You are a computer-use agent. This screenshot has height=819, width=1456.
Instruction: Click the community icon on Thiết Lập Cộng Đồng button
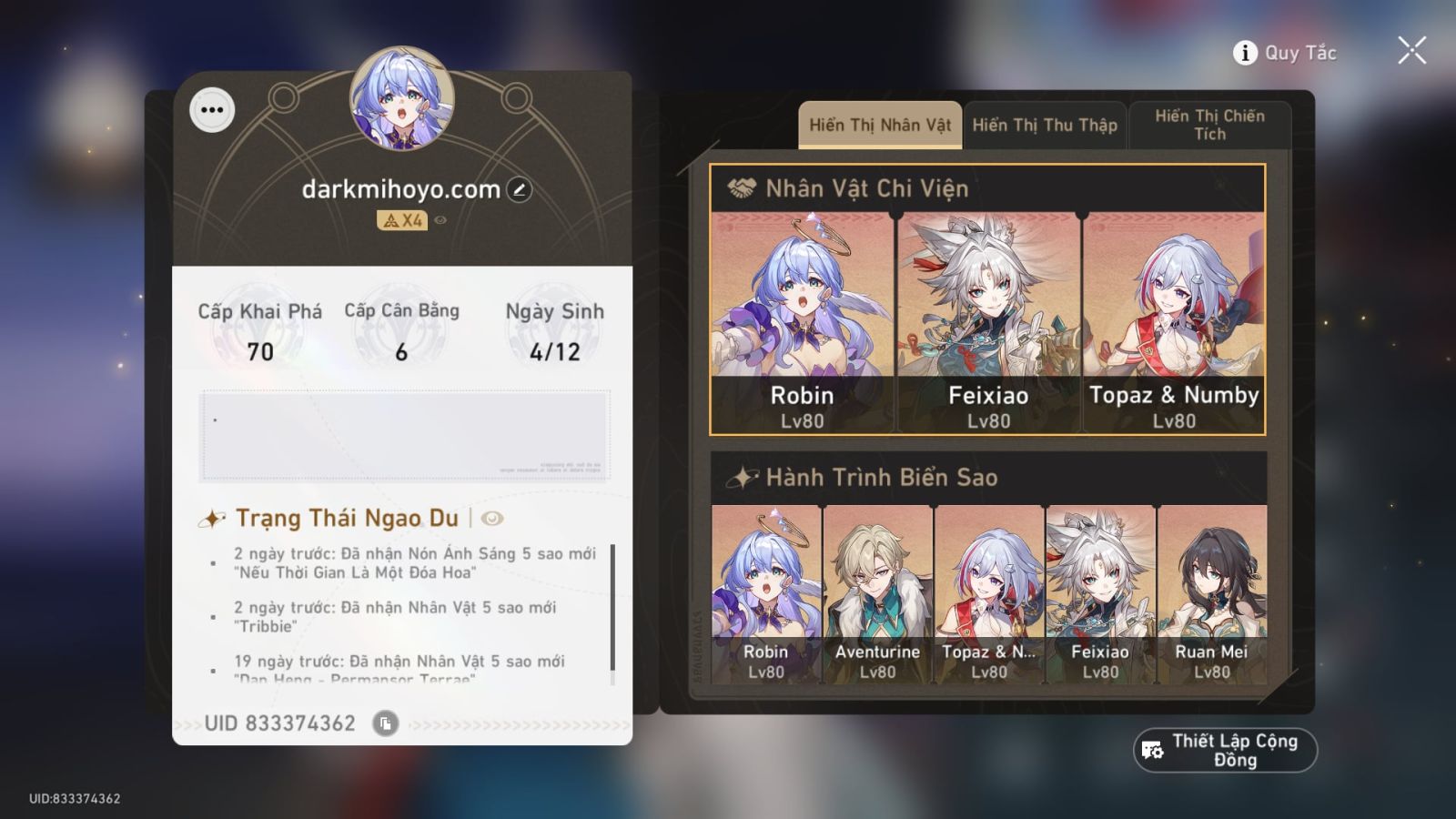click(x=1152, y=750)
